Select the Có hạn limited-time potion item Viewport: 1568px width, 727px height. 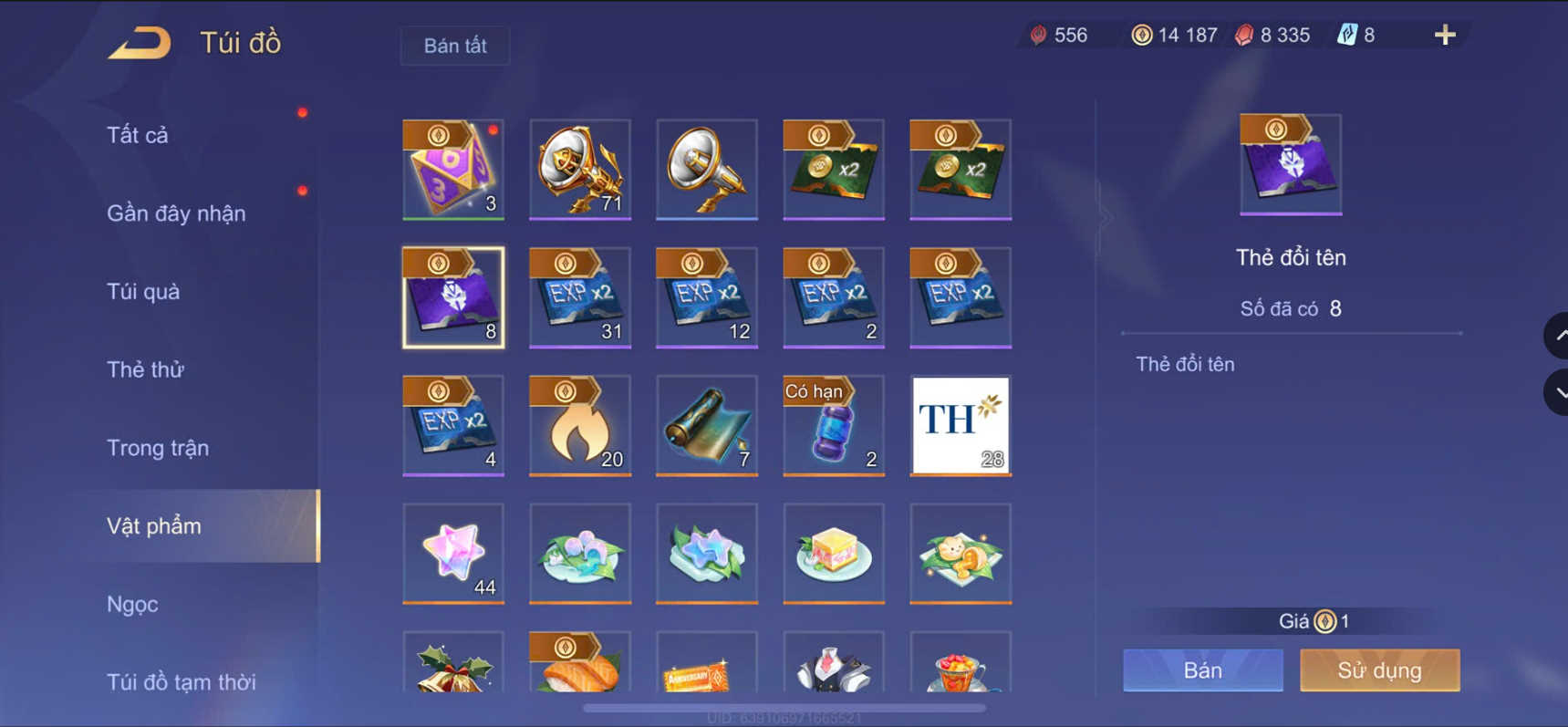tap(833, 426)
